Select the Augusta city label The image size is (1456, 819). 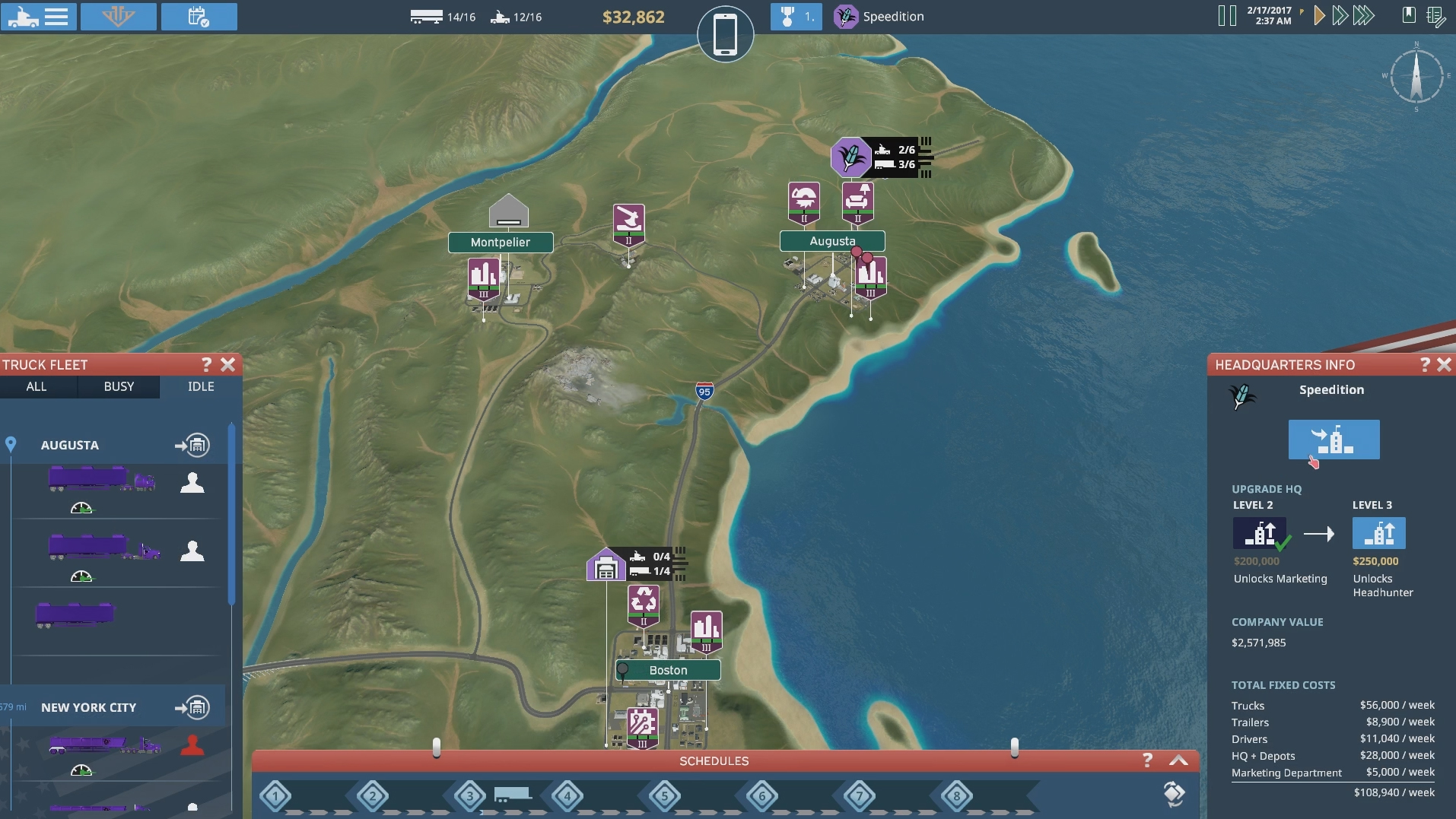pos(832,241)
